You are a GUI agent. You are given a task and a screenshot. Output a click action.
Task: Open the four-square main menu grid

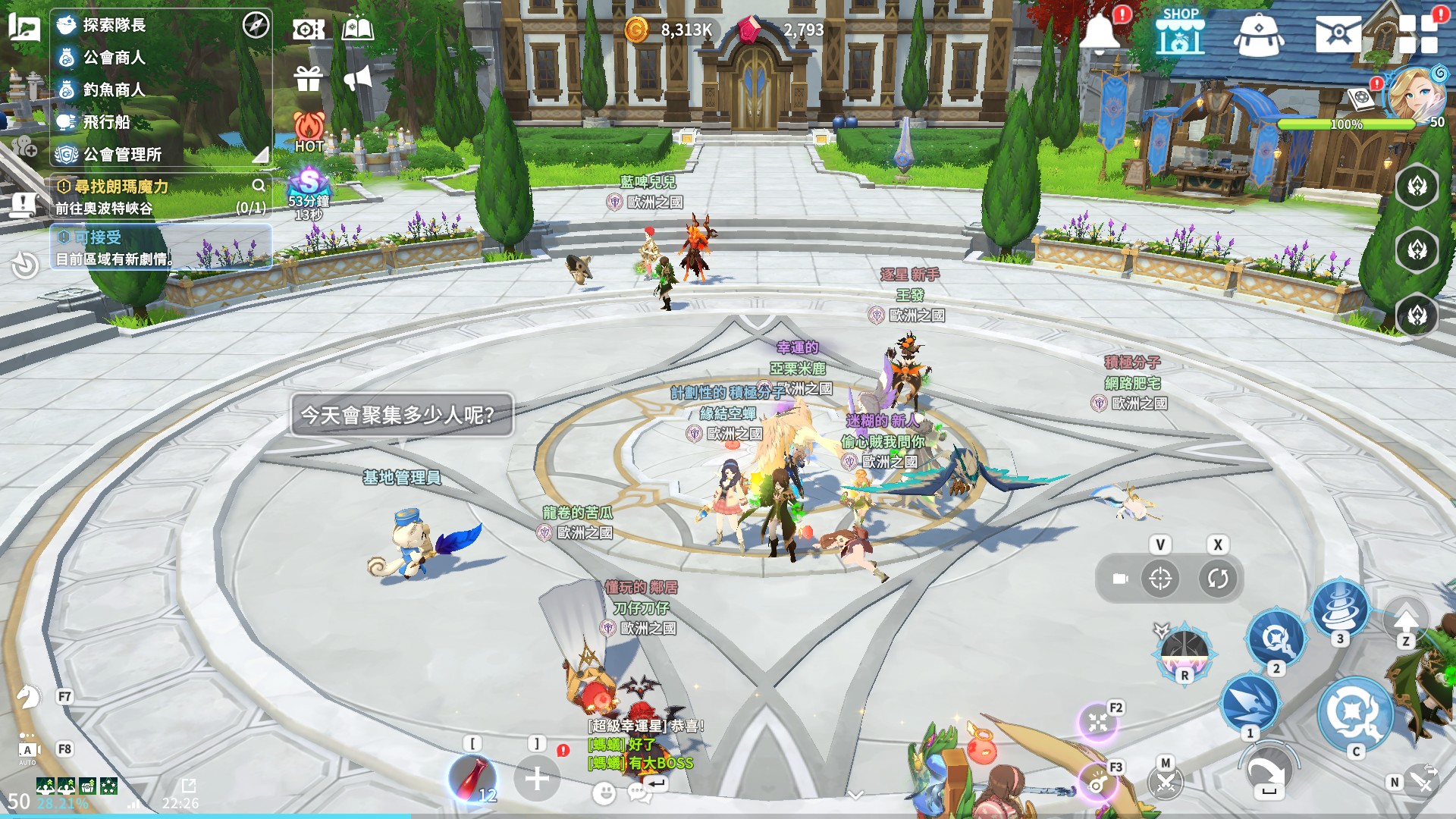(x=1418, y=33)
